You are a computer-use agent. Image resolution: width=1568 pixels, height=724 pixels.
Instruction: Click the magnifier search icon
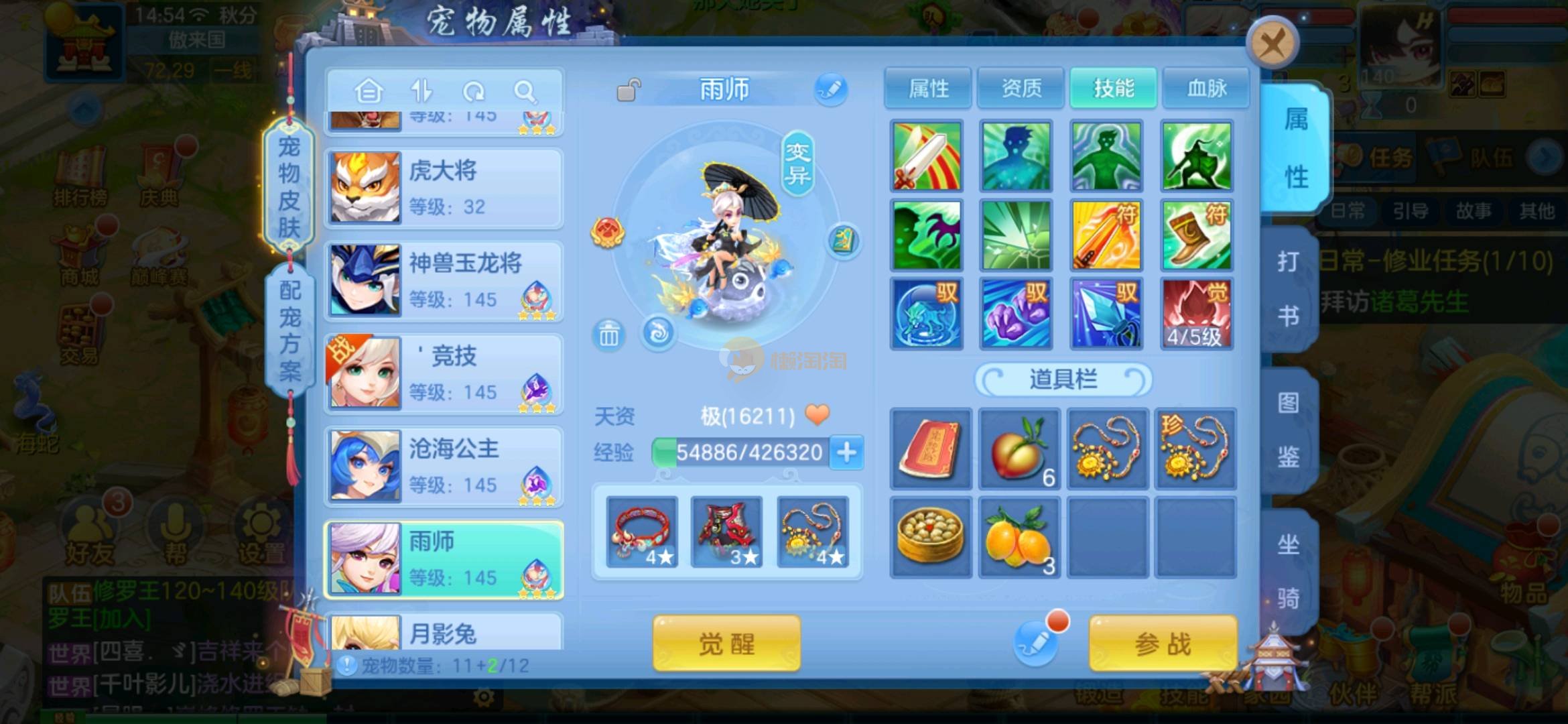(x=525, y=91)
